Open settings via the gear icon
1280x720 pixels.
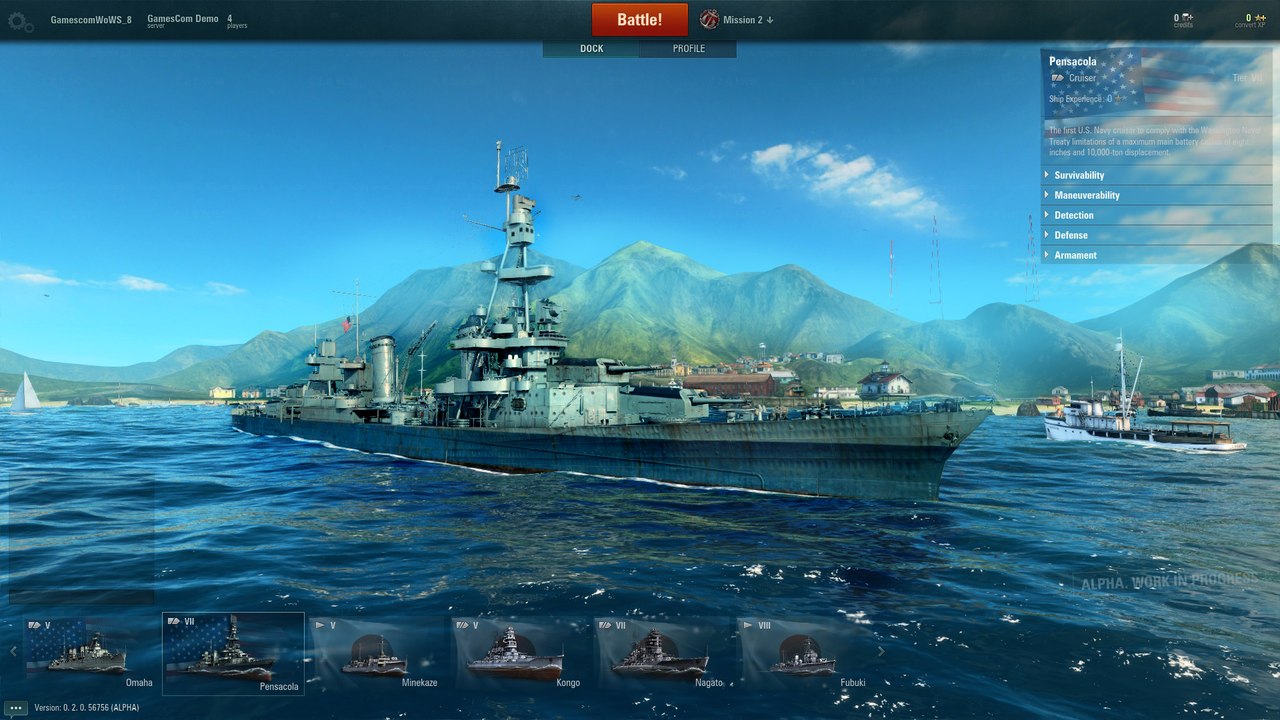[x=20, y=21]
